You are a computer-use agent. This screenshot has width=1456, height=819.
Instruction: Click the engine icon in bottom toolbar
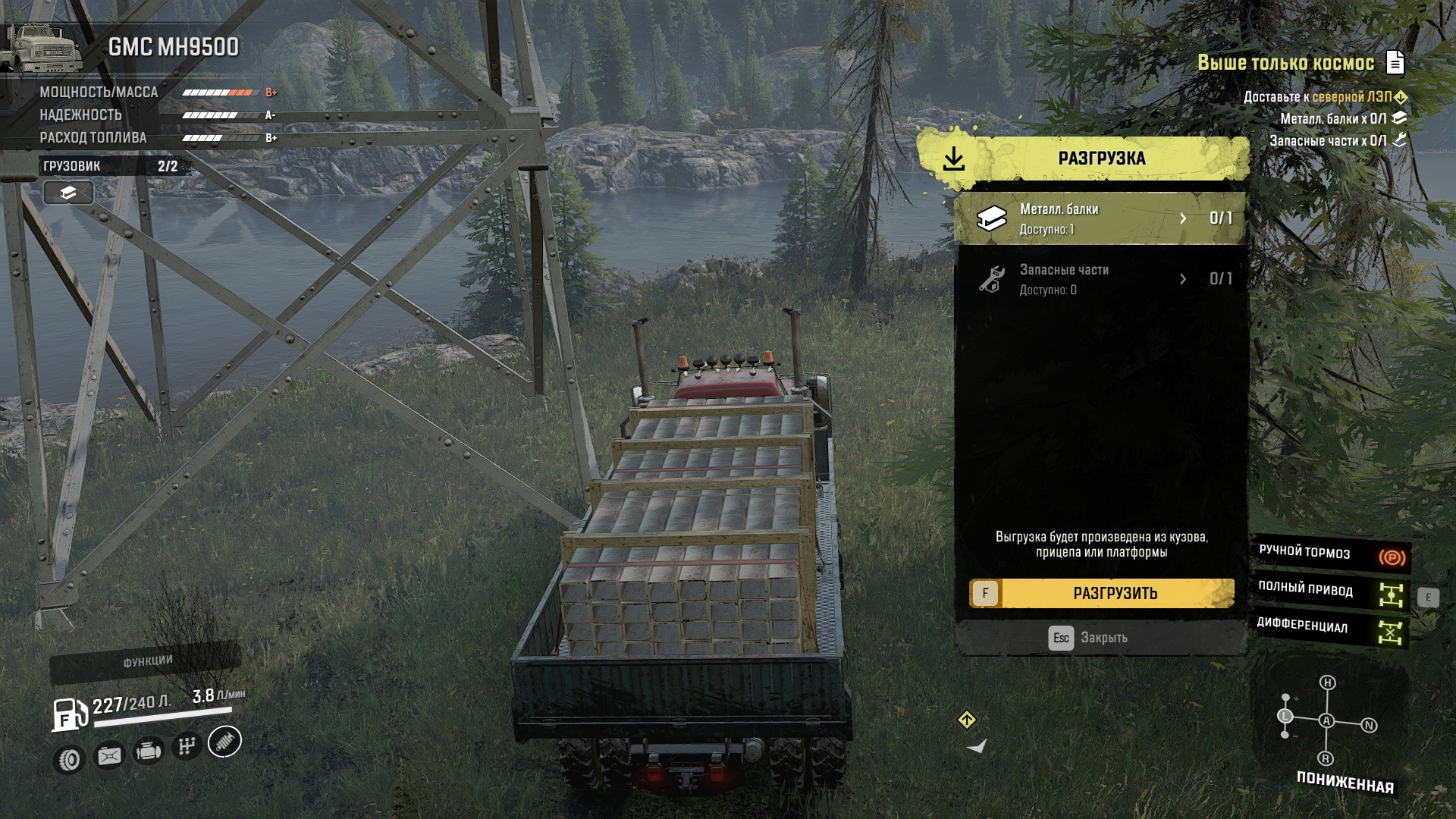pyautogui.click(x=148, y=752)
